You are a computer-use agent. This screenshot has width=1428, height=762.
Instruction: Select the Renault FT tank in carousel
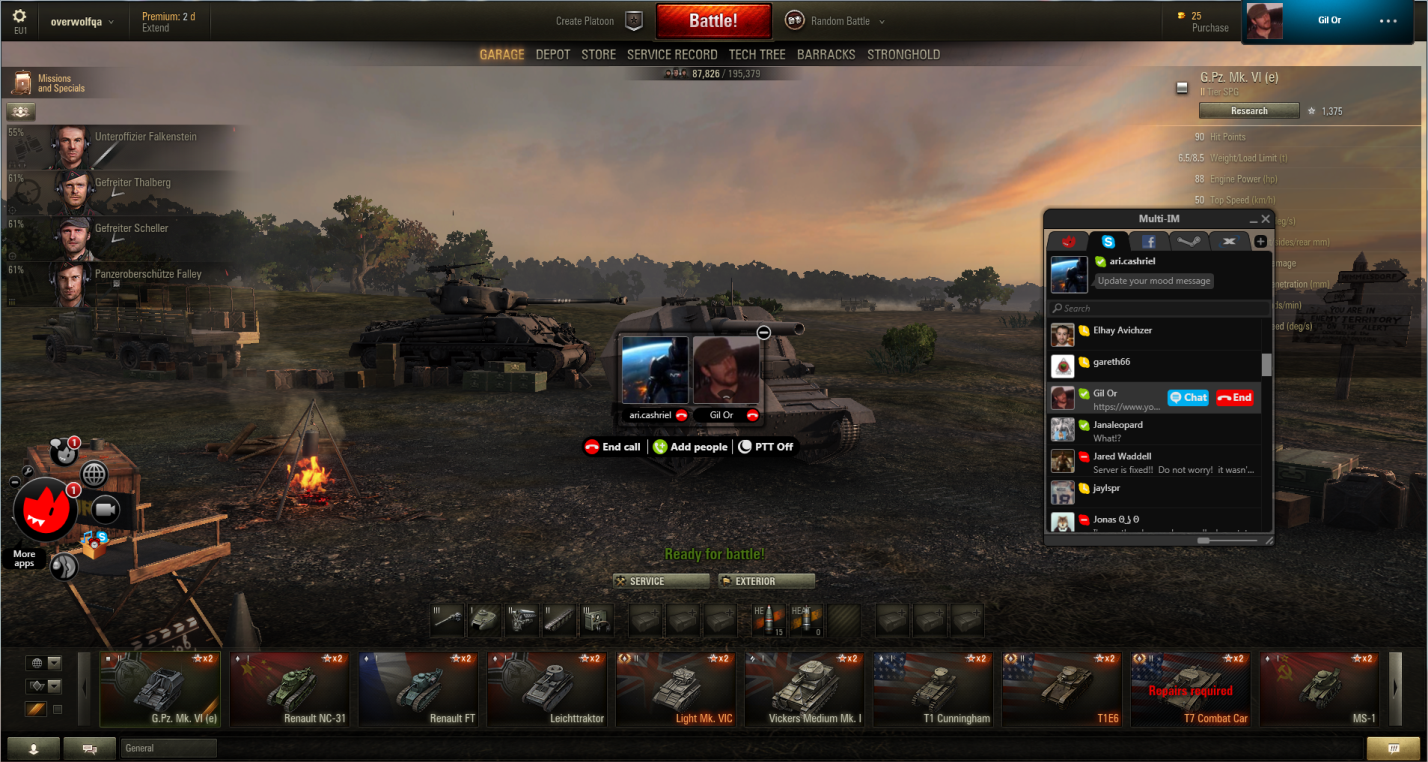pos(417,689)
